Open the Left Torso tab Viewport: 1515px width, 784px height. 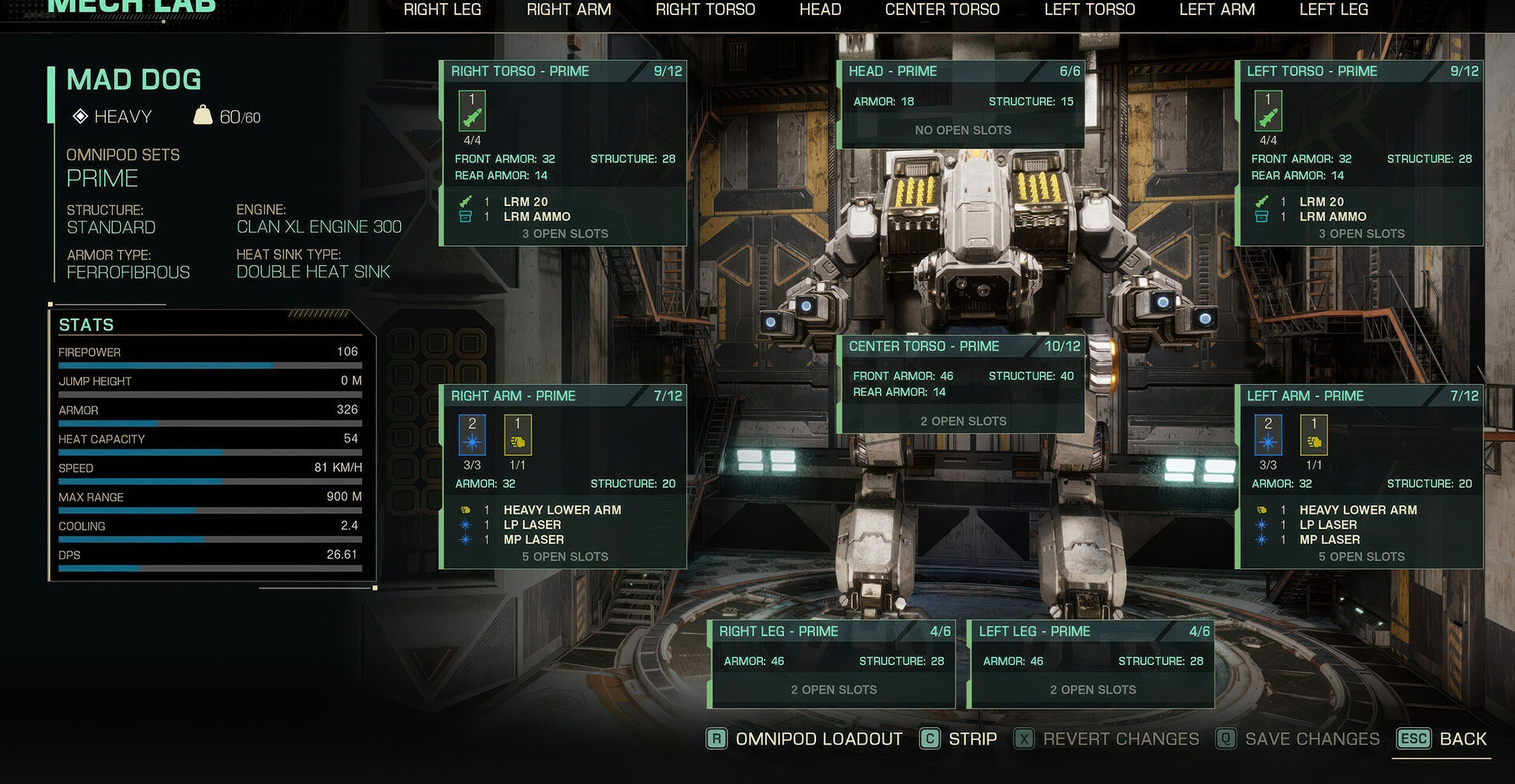(1089, 10)
